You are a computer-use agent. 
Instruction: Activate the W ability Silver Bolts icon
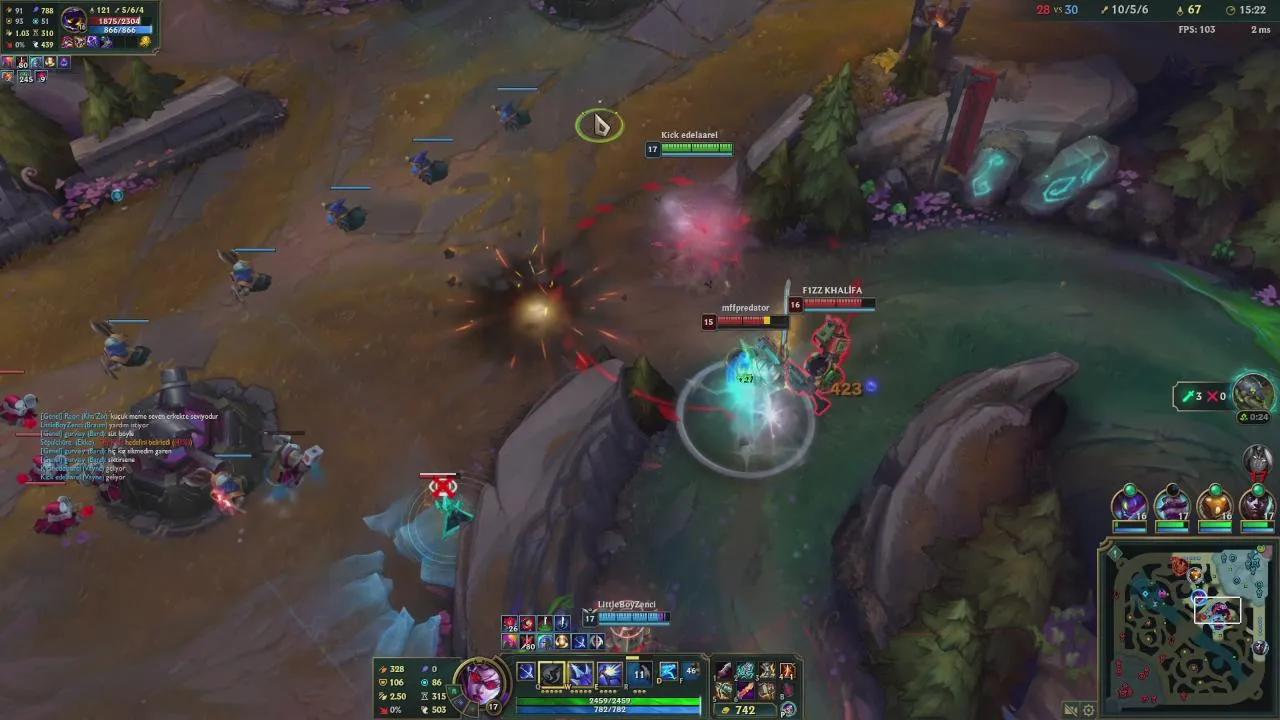pos(580,672)
